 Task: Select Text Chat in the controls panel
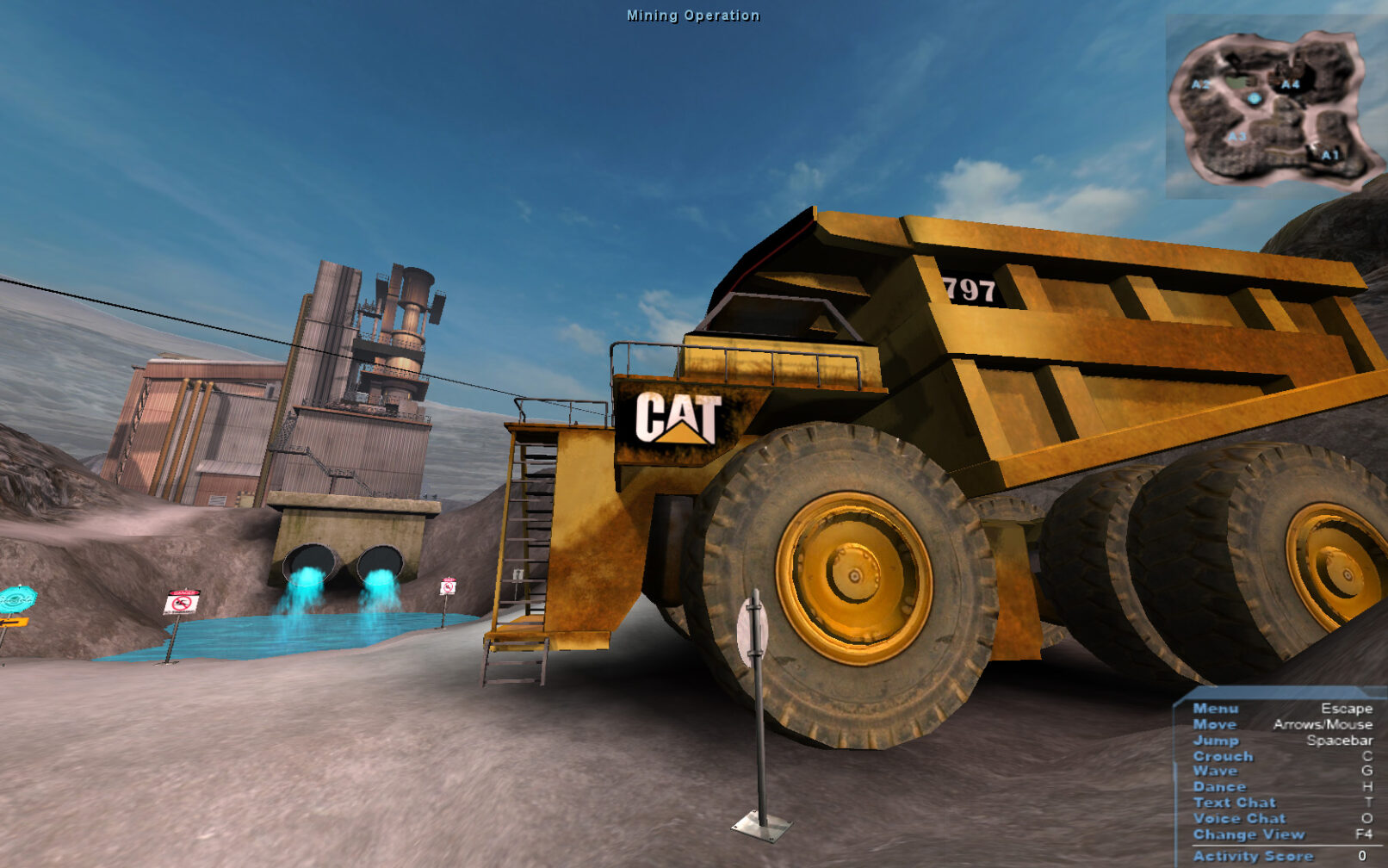click(x=1234, y=802)
